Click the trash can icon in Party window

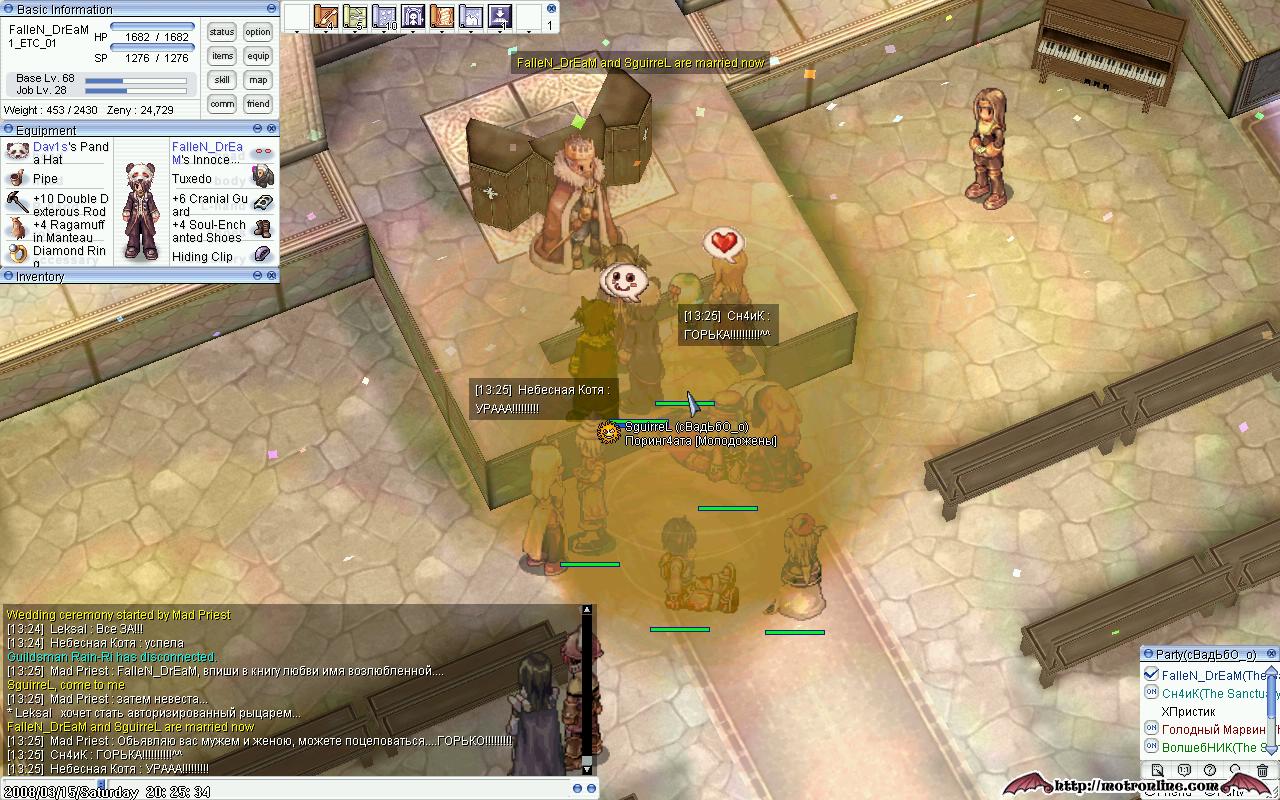(1262, 771)
